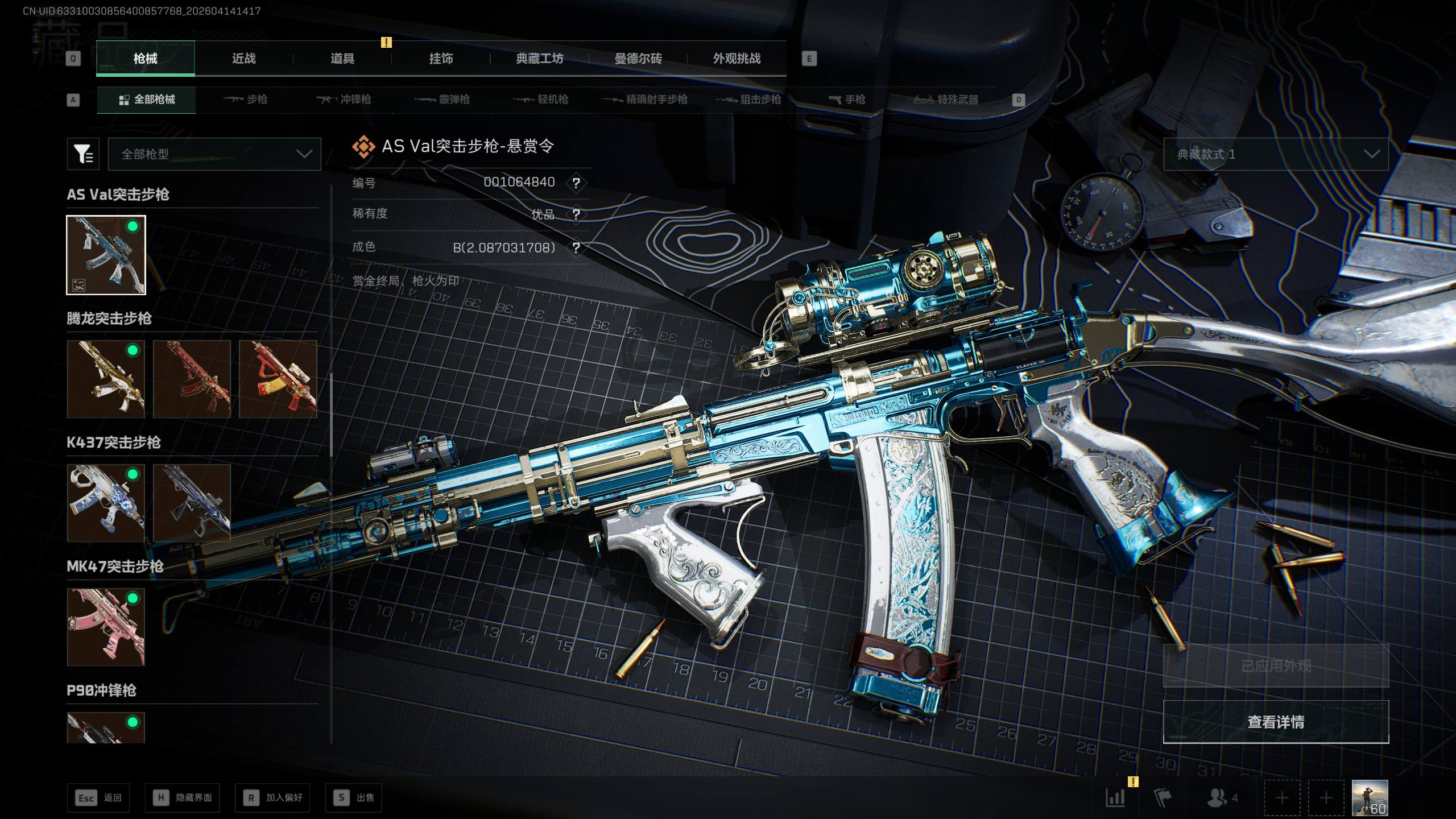This screenshot has width=1456, height=819.
Task: Pick the blue-white porcelain K437 skin
Action: [x=106, y=503]
